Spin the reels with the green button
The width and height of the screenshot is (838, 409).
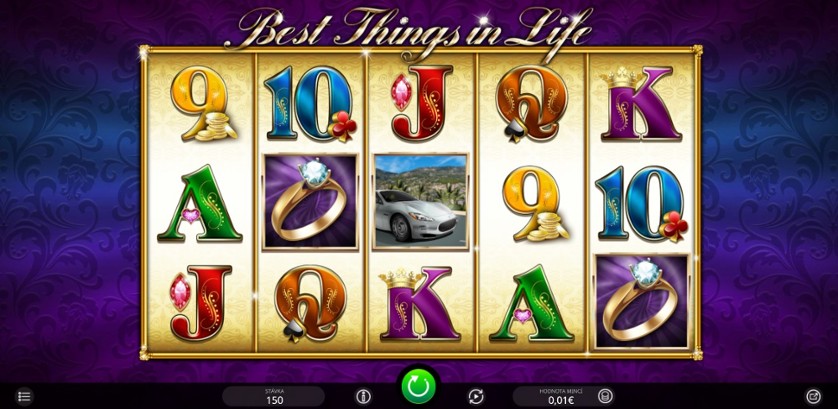pos(418,386)
